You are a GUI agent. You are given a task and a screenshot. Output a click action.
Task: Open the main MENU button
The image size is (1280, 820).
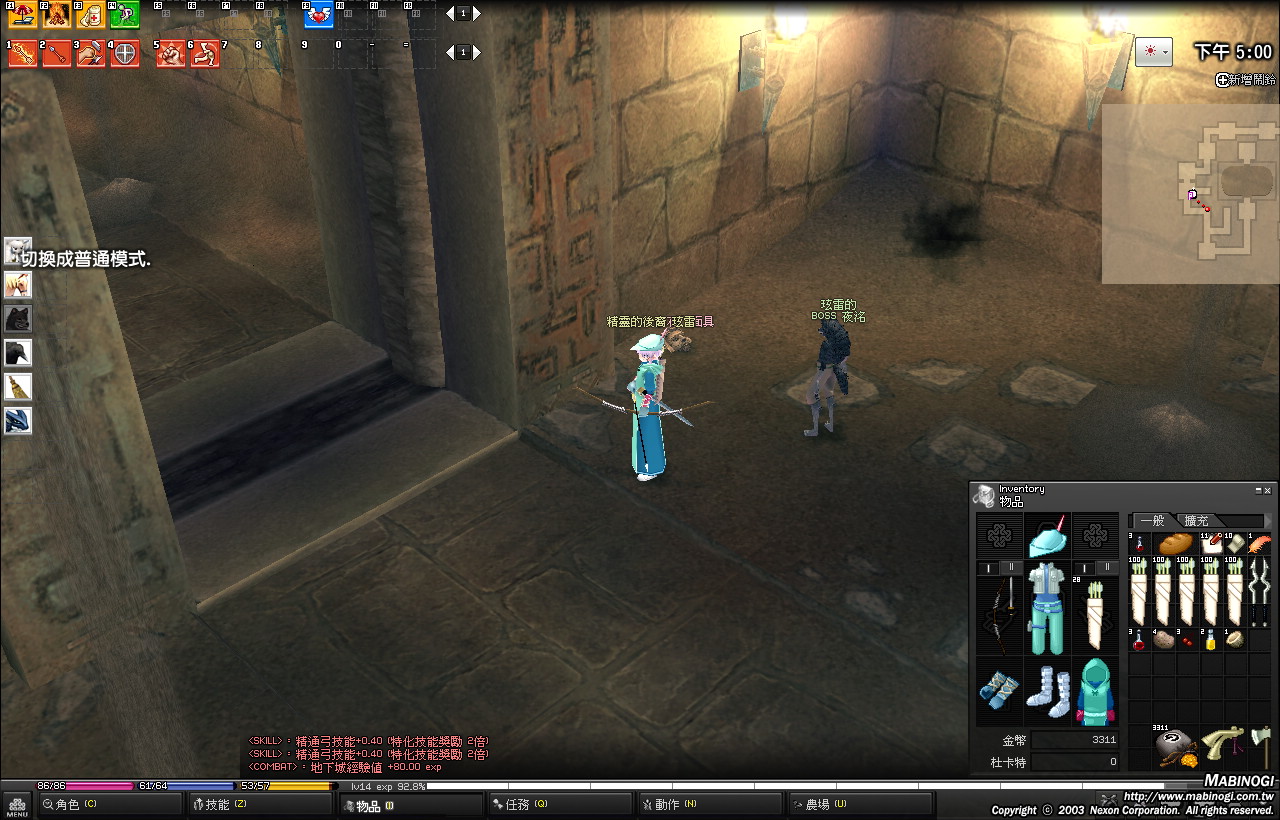(17, 805)
